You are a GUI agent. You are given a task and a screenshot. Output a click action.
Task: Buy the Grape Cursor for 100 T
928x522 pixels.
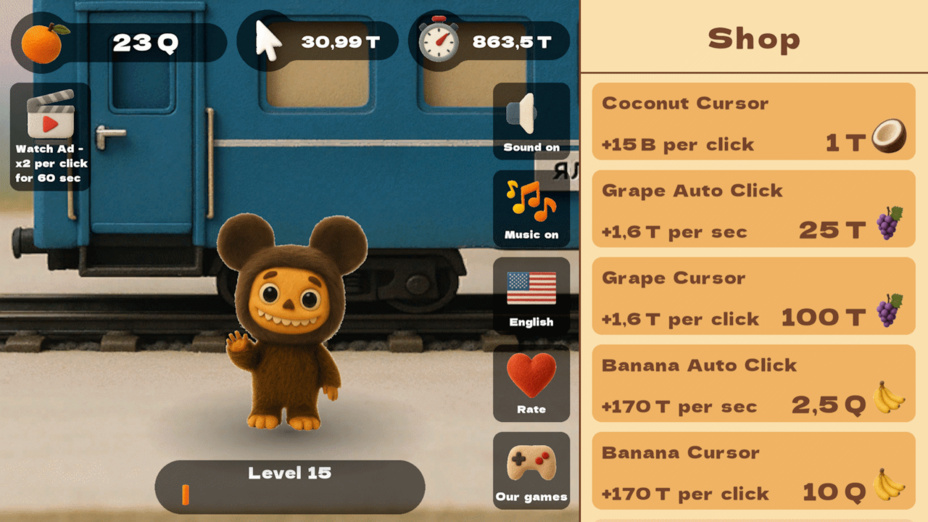[753, 296]
